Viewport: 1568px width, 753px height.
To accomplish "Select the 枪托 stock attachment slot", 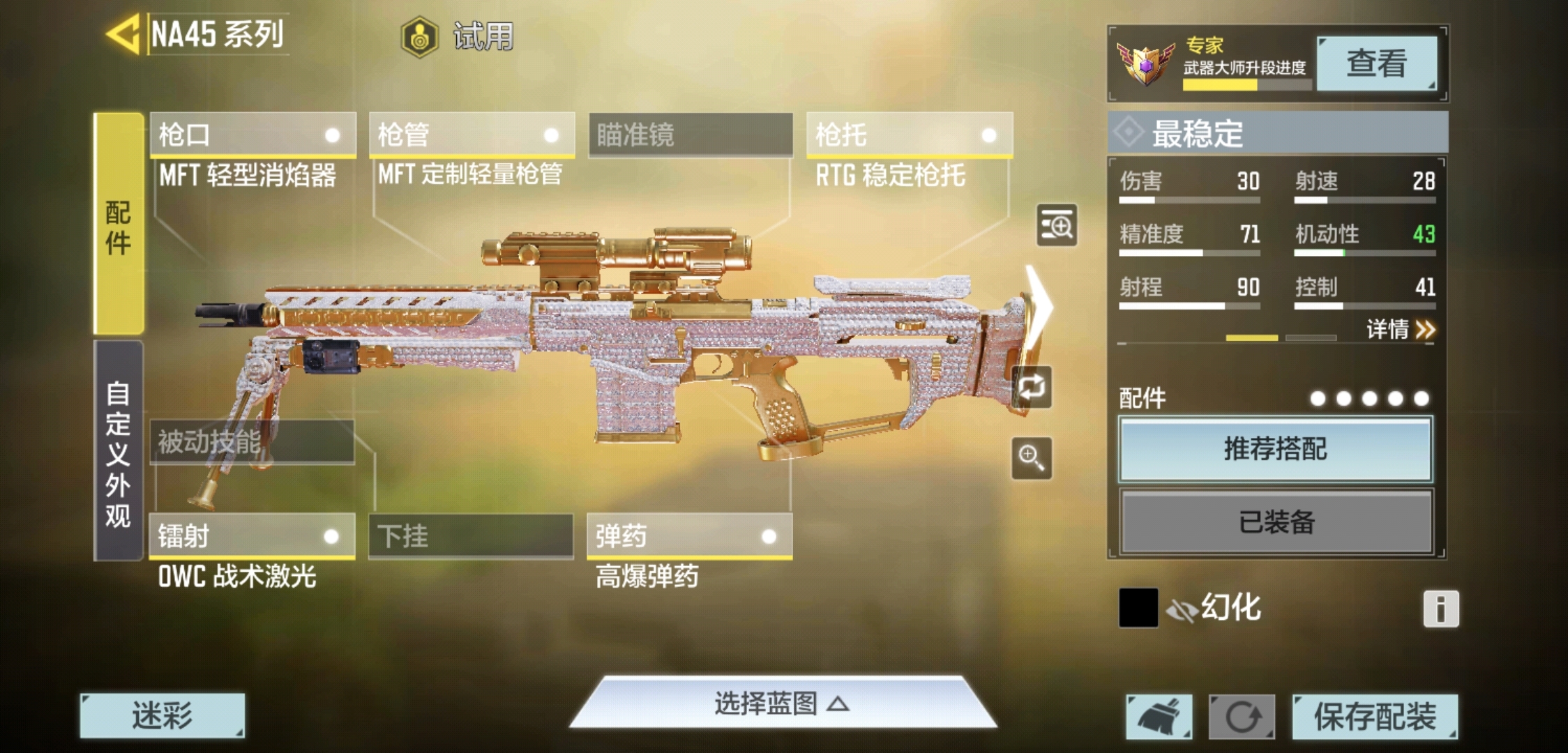I will pyautogui.click(x=909, y=135).
